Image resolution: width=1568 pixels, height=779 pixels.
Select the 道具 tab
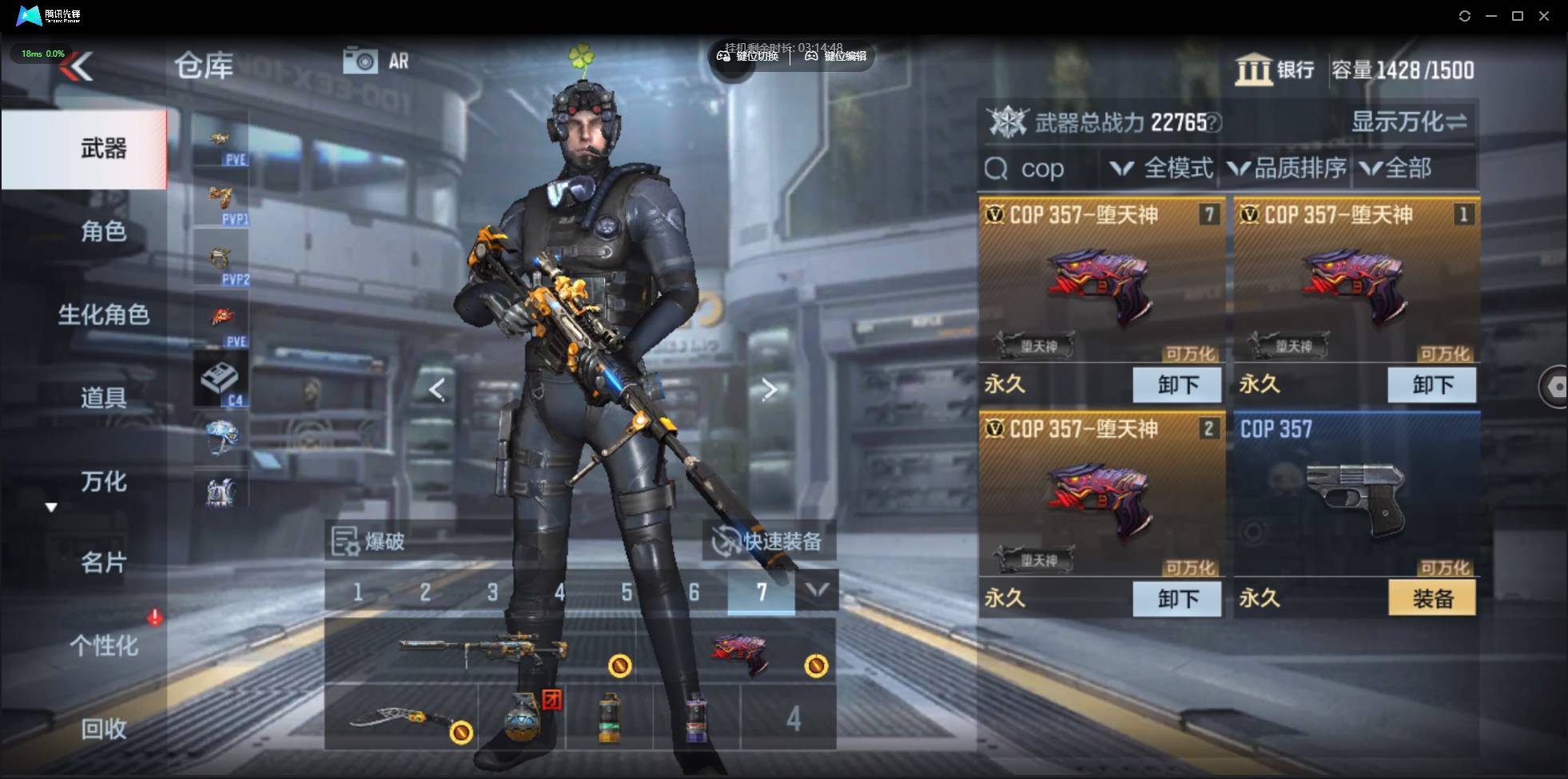103,397
